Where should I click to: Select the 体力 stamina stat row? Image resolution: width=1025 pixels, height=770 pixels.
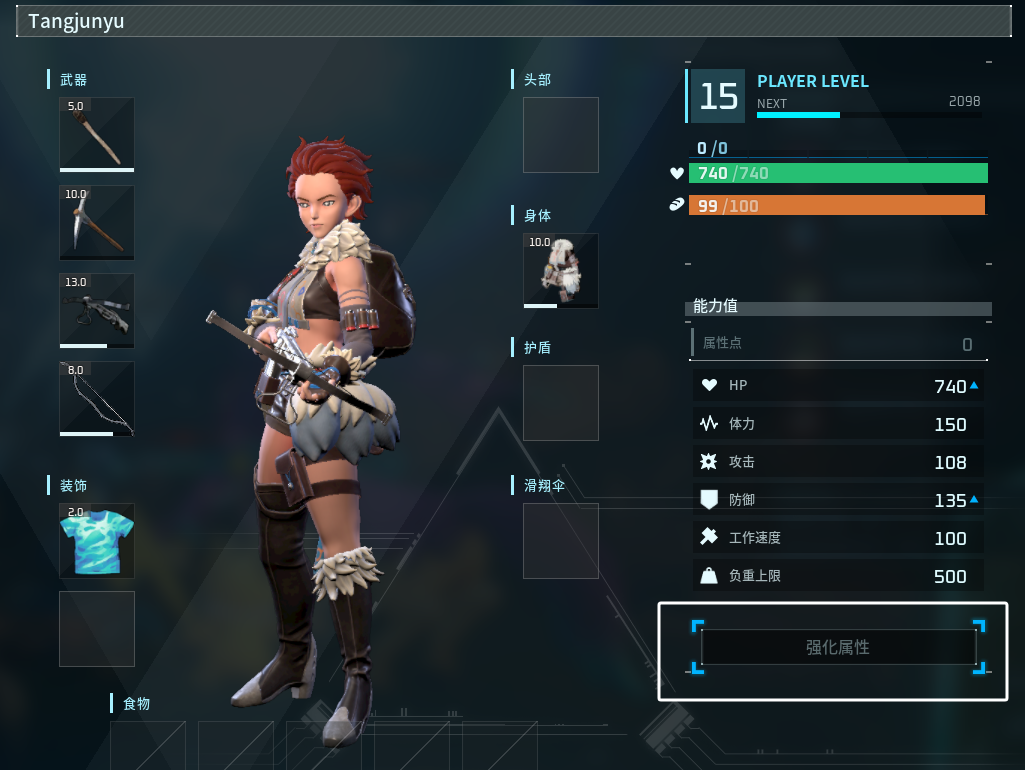click(x=838, y=424)
